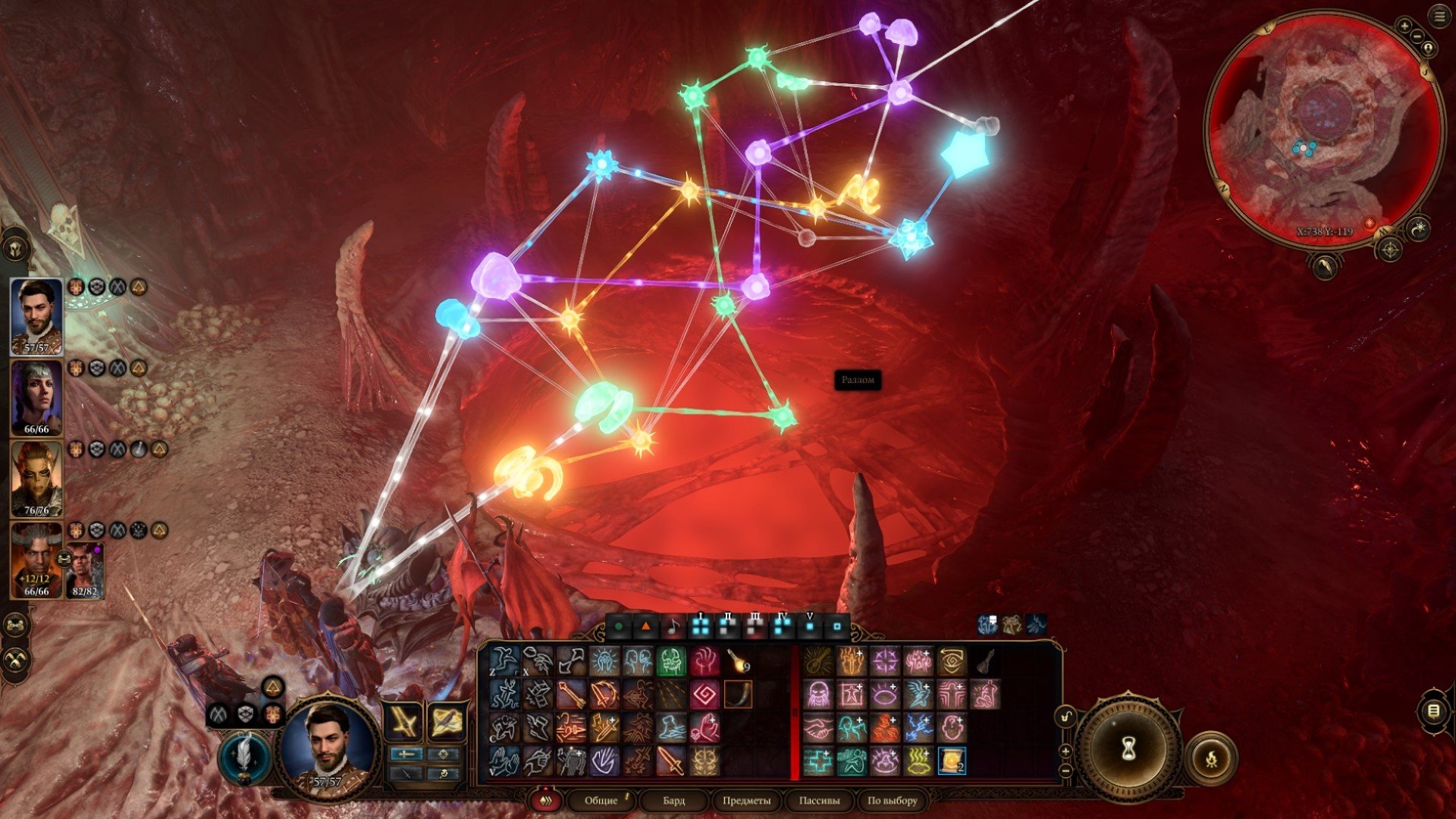Zoom in the minimap with plus button

pos(1404,27)
